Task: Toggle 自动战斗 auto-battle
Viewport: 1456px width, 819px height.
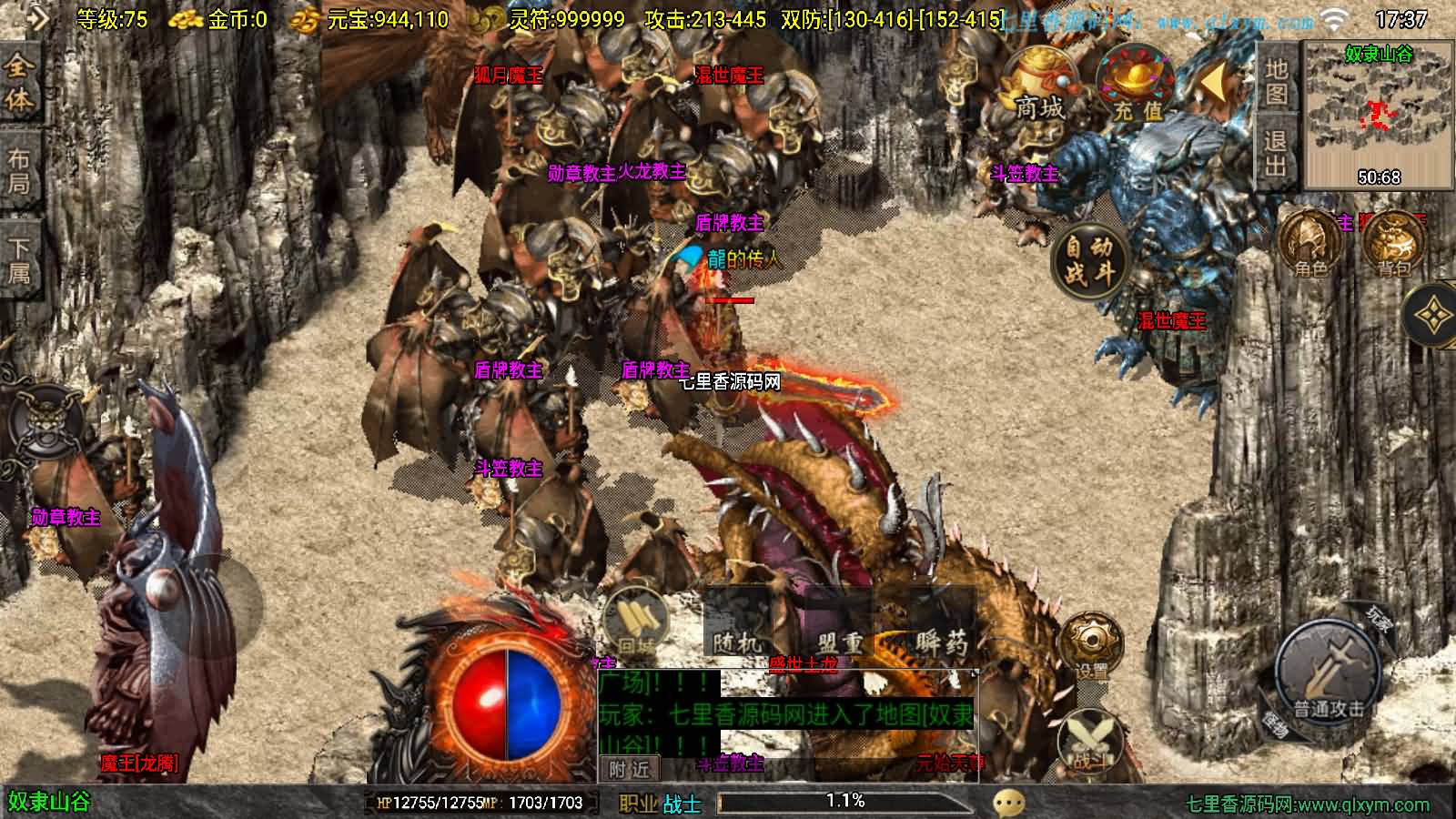Action: (1088, 259)
